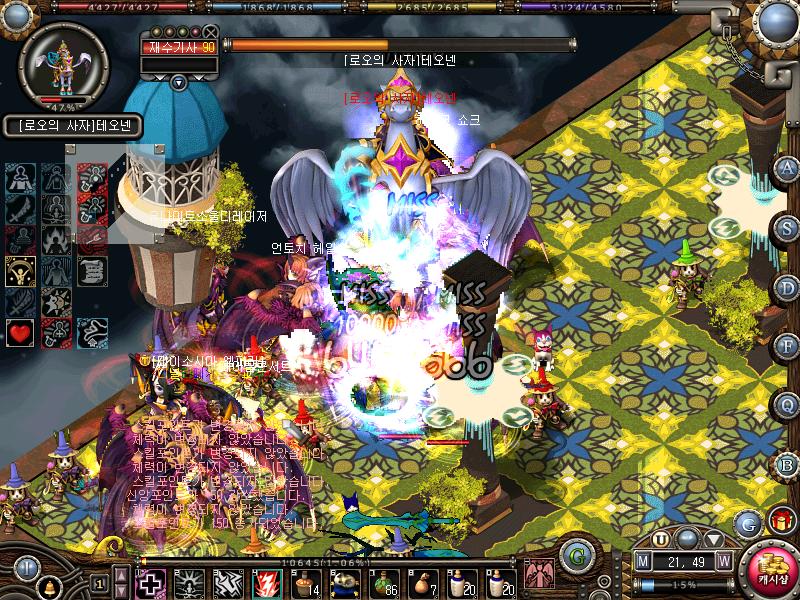Viewport: 800px width, 600px height.
Task: Close the target info panel
Action: click(x=210, y=32)
